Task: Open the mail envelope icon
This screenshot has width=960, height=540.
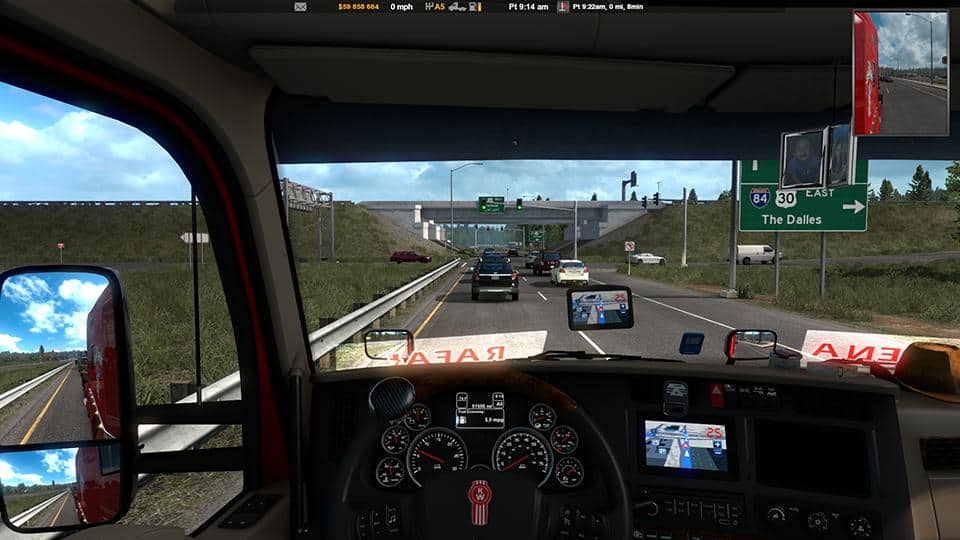Action: click(300, 6)
